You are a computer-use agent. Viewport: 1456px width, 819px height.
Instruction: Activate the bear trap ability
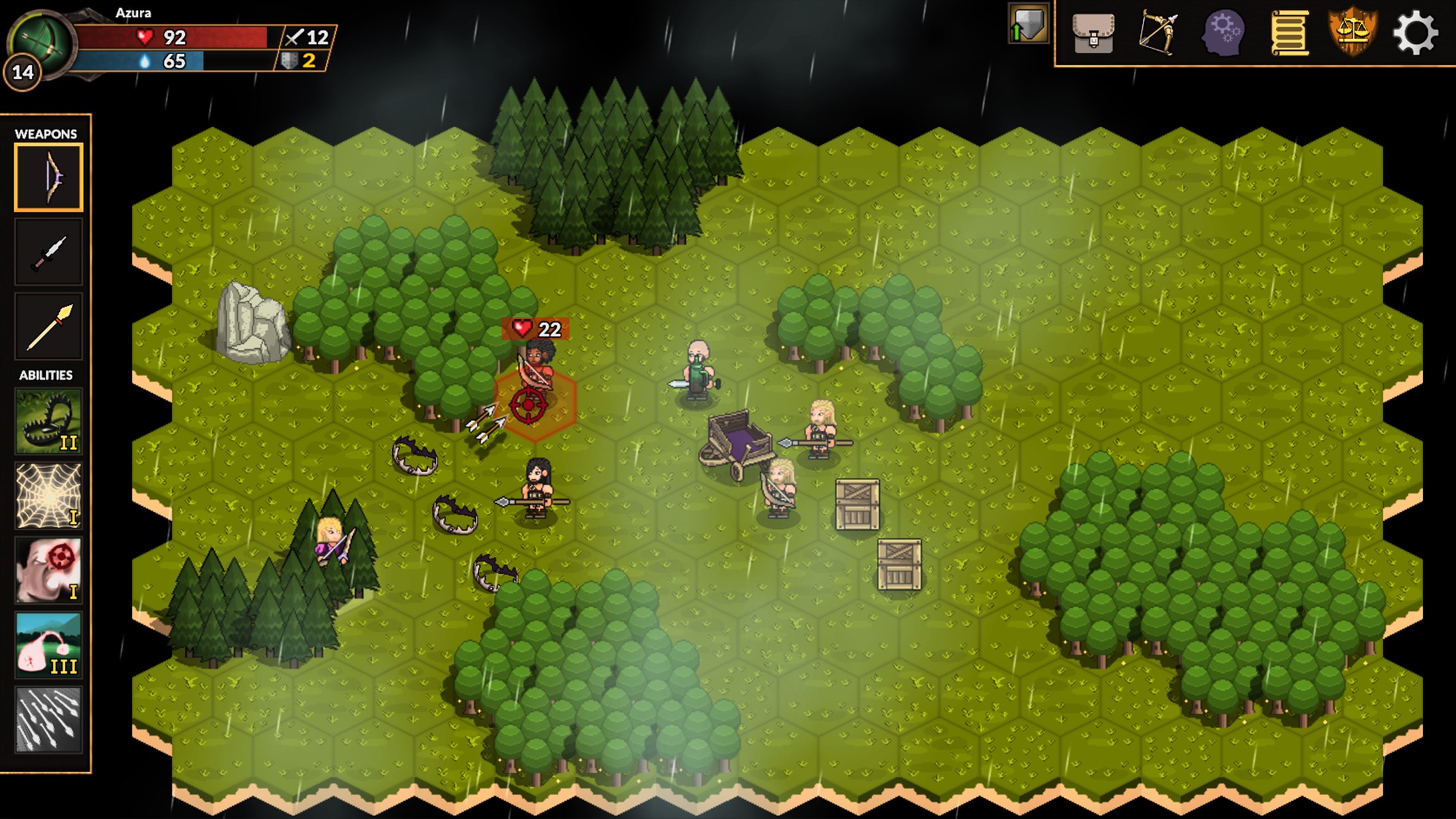pos(49,421)
